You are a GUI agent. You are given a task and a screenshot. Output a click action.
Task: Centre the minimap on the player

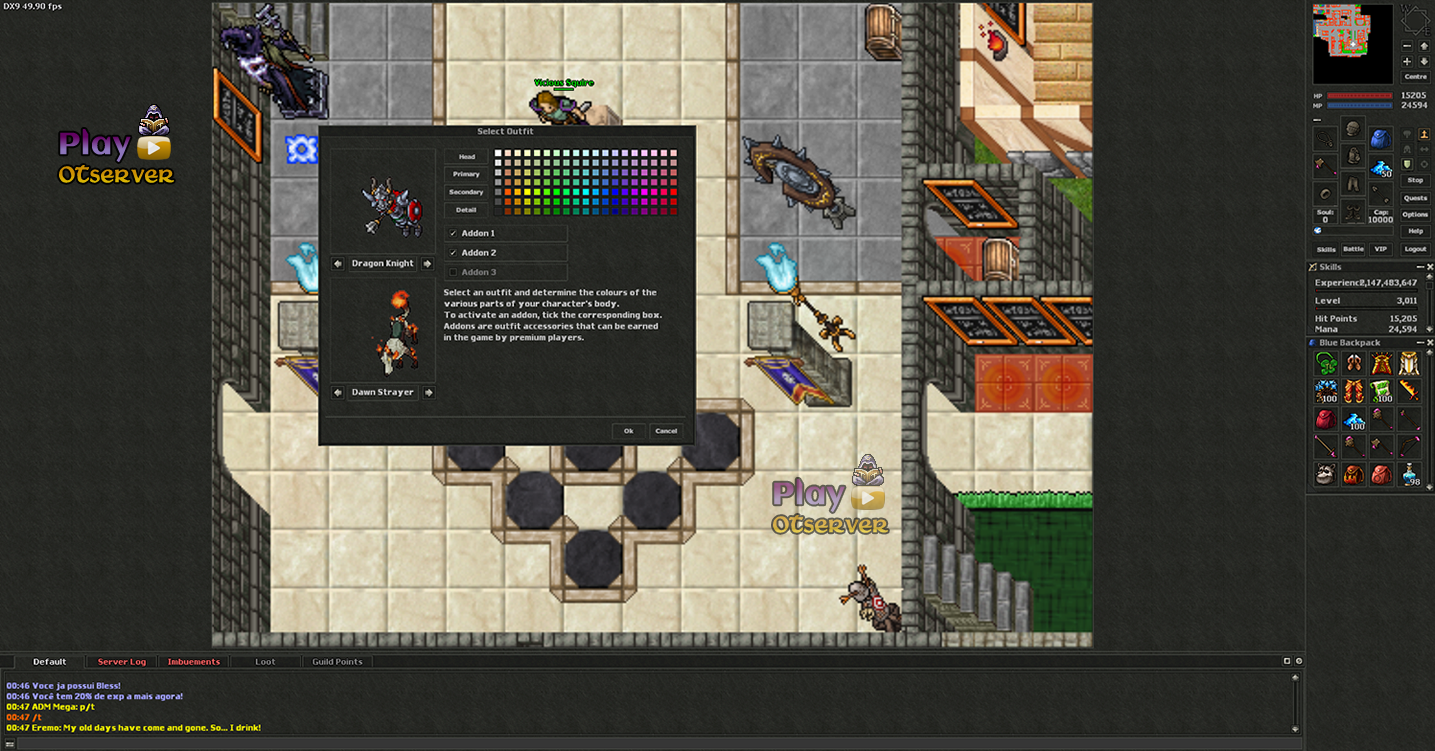pos(1415,77)
